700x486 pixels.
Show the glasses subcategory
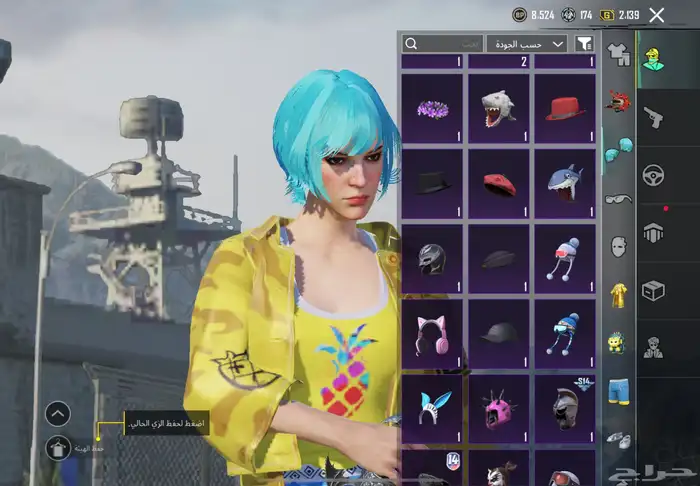[618, 198]
